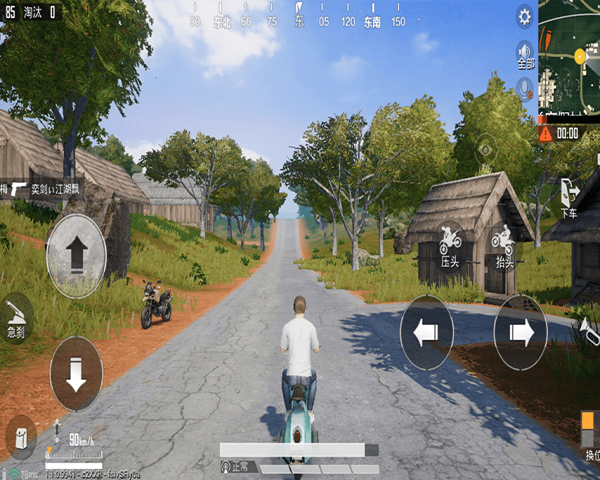Tap the fuel canister boost button
Screen dimensions: 600x480
[x=20, y=436]
